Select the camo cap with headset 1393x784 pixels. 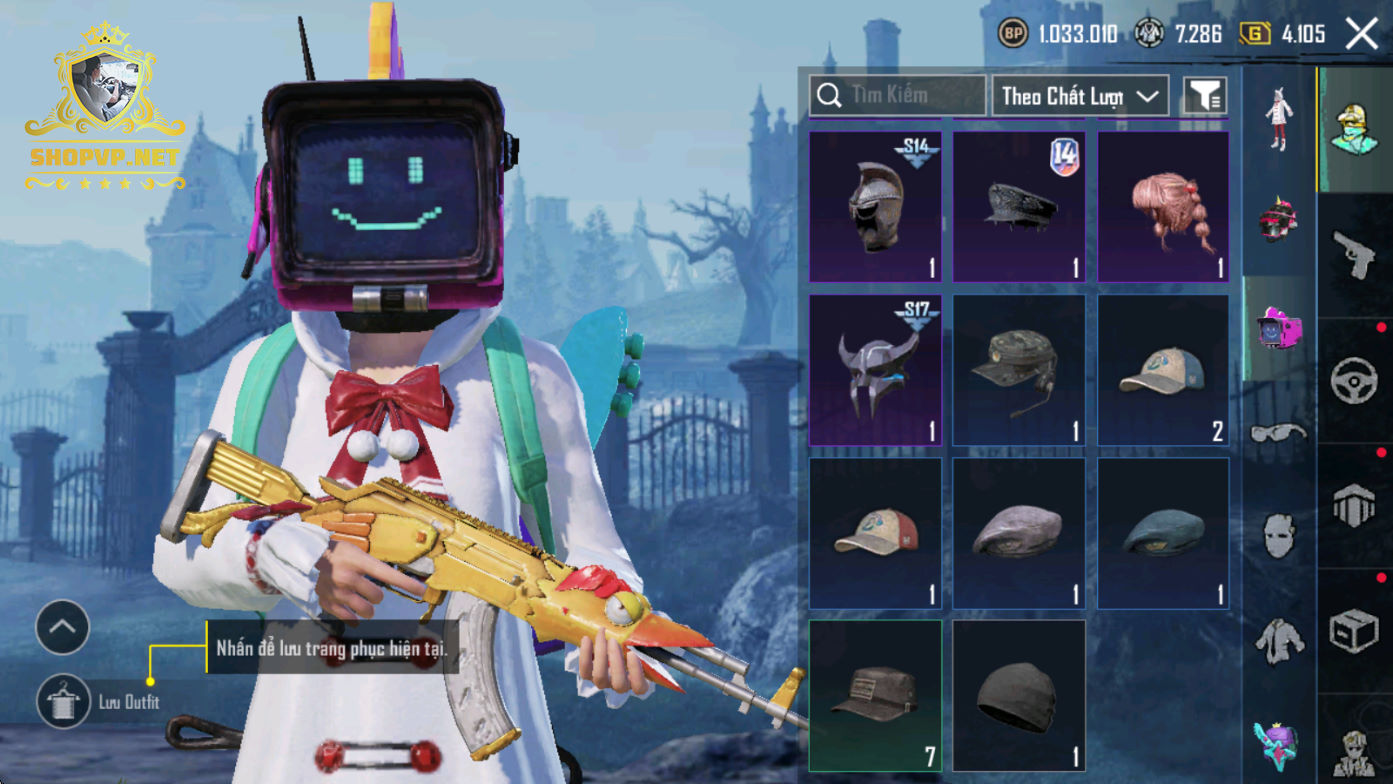coord(1019,370)
